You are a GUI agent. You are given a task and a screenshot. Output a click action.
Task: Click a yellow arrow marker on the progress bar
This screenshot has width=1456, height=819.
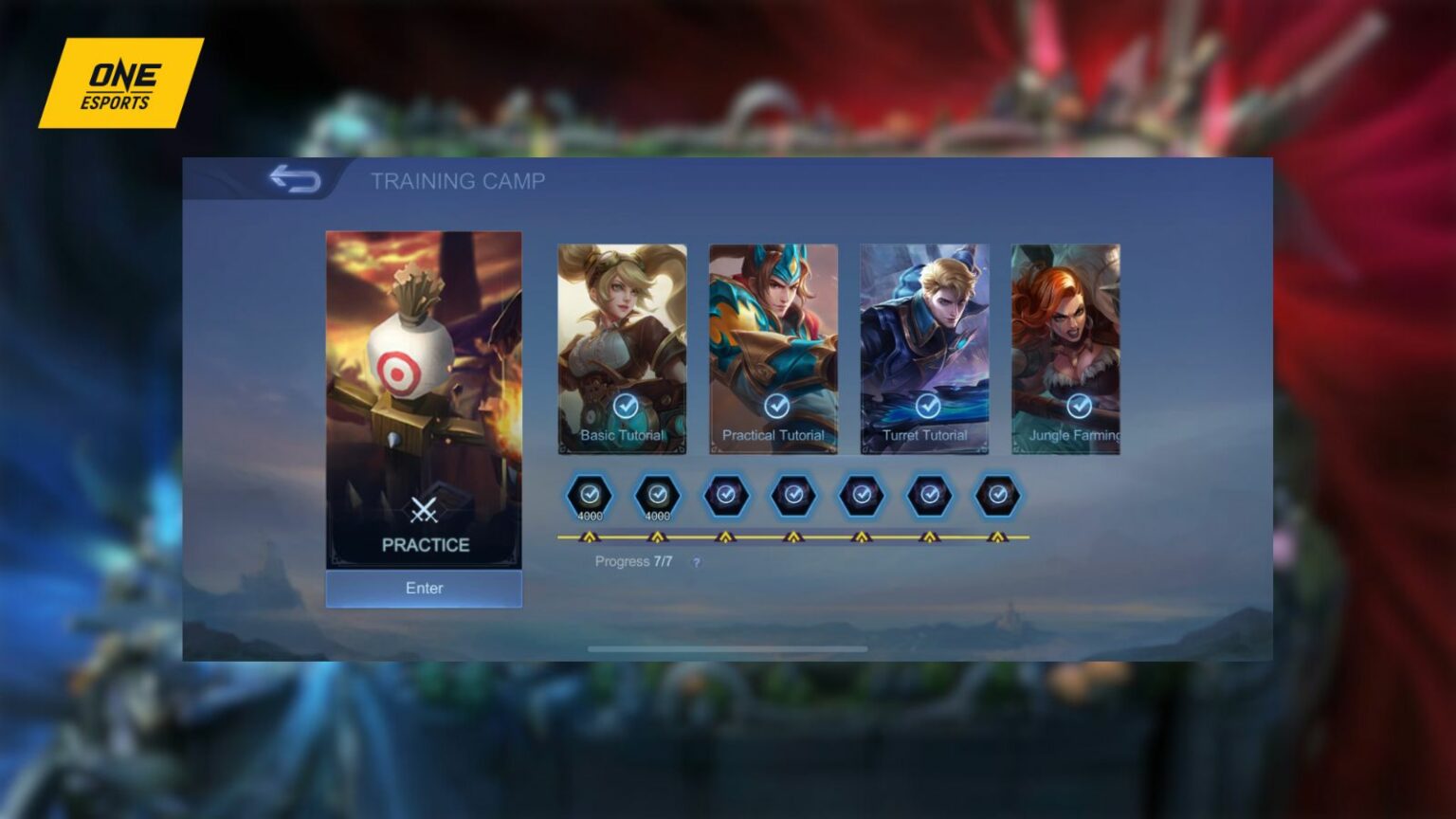[x=589, y=535]
